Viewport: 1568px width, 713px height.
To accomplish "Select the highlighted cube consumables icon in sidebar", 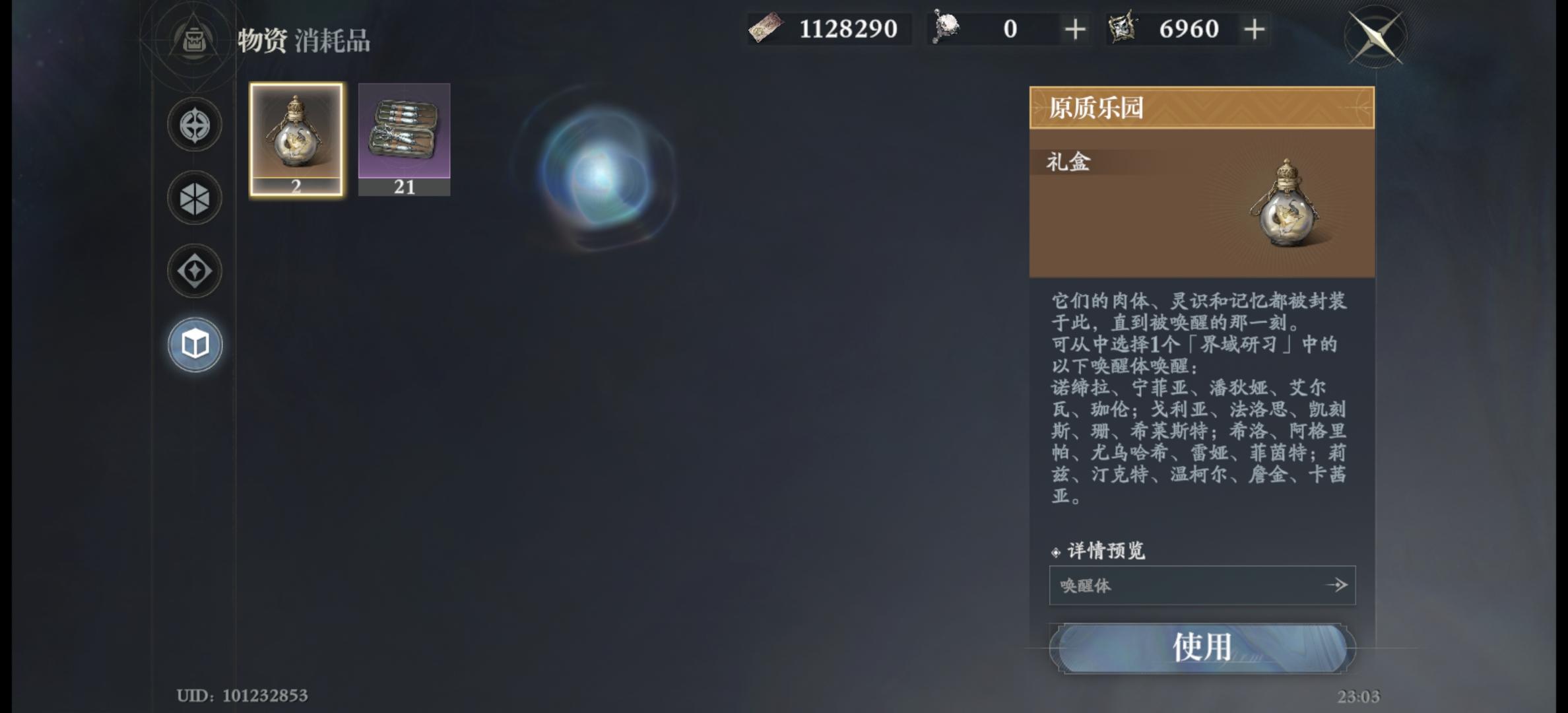I will pos(193,344).
